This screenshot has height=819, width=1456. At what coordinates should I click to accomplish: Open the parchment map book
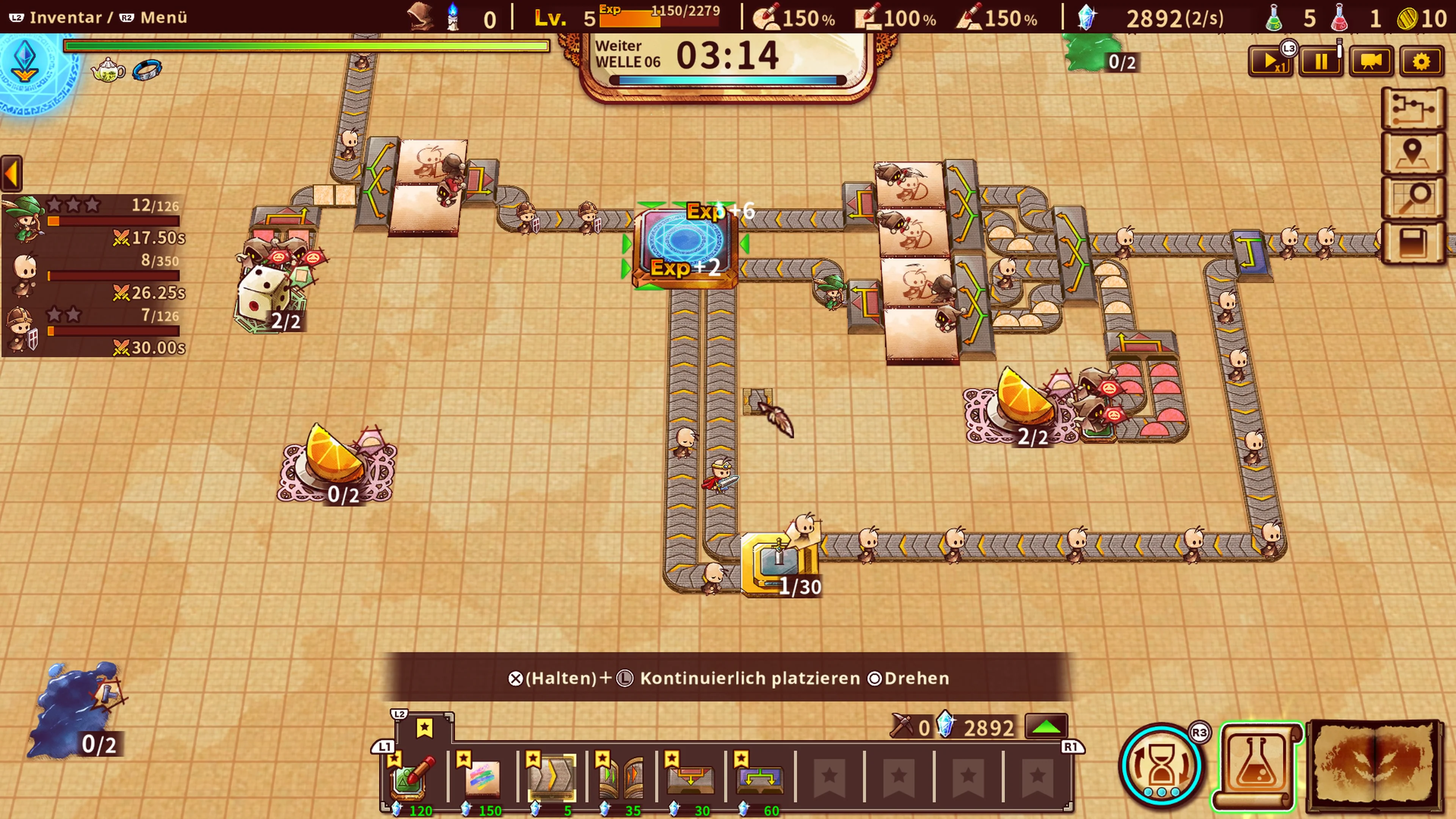coord(1374,765)
